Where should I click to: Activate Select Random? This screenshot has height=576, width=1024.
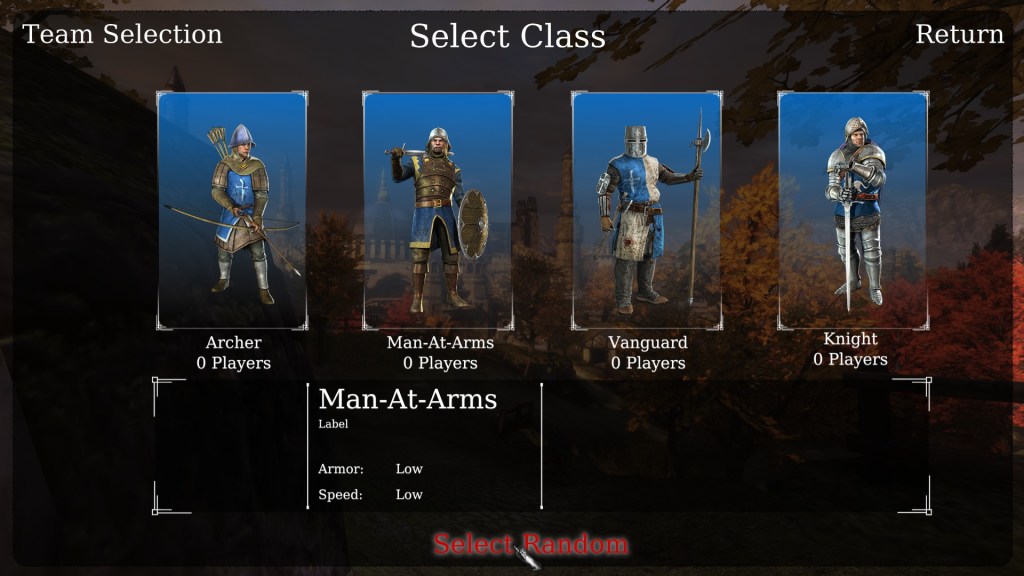click(530, 544)
